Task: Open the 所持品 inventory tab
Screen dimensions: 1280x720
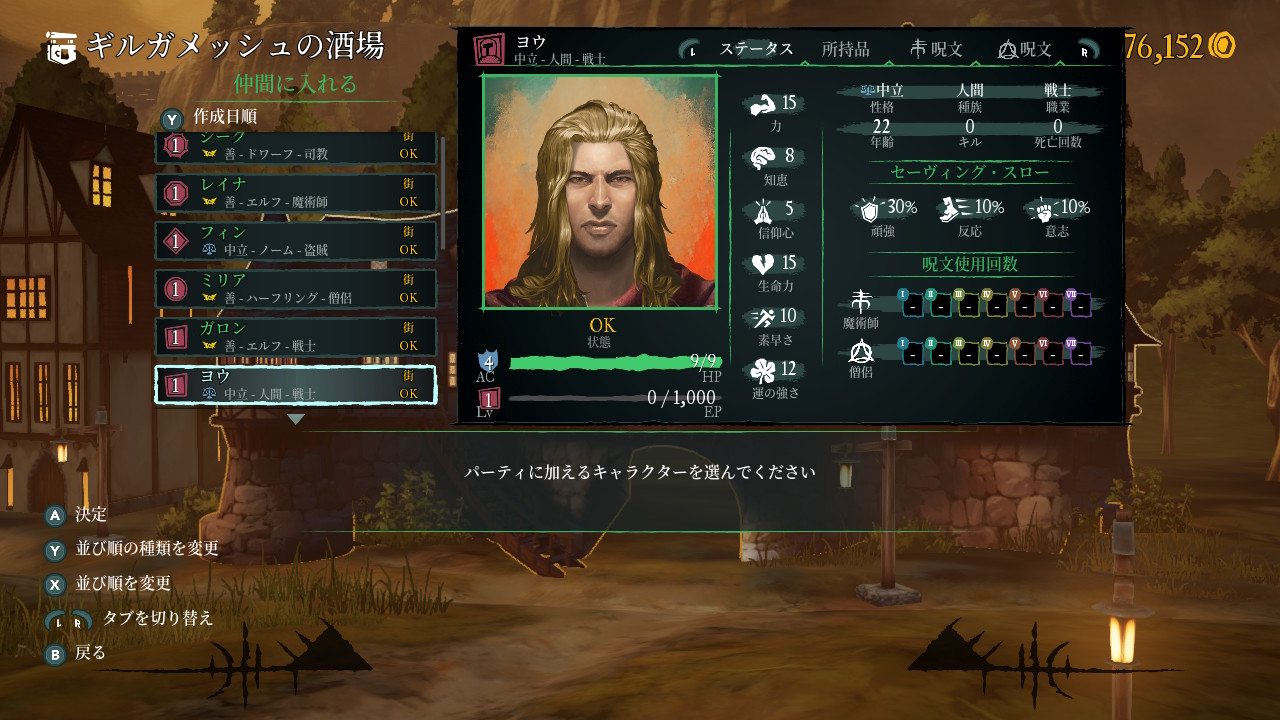Action: pyautogui.click(x=845, y=49)
